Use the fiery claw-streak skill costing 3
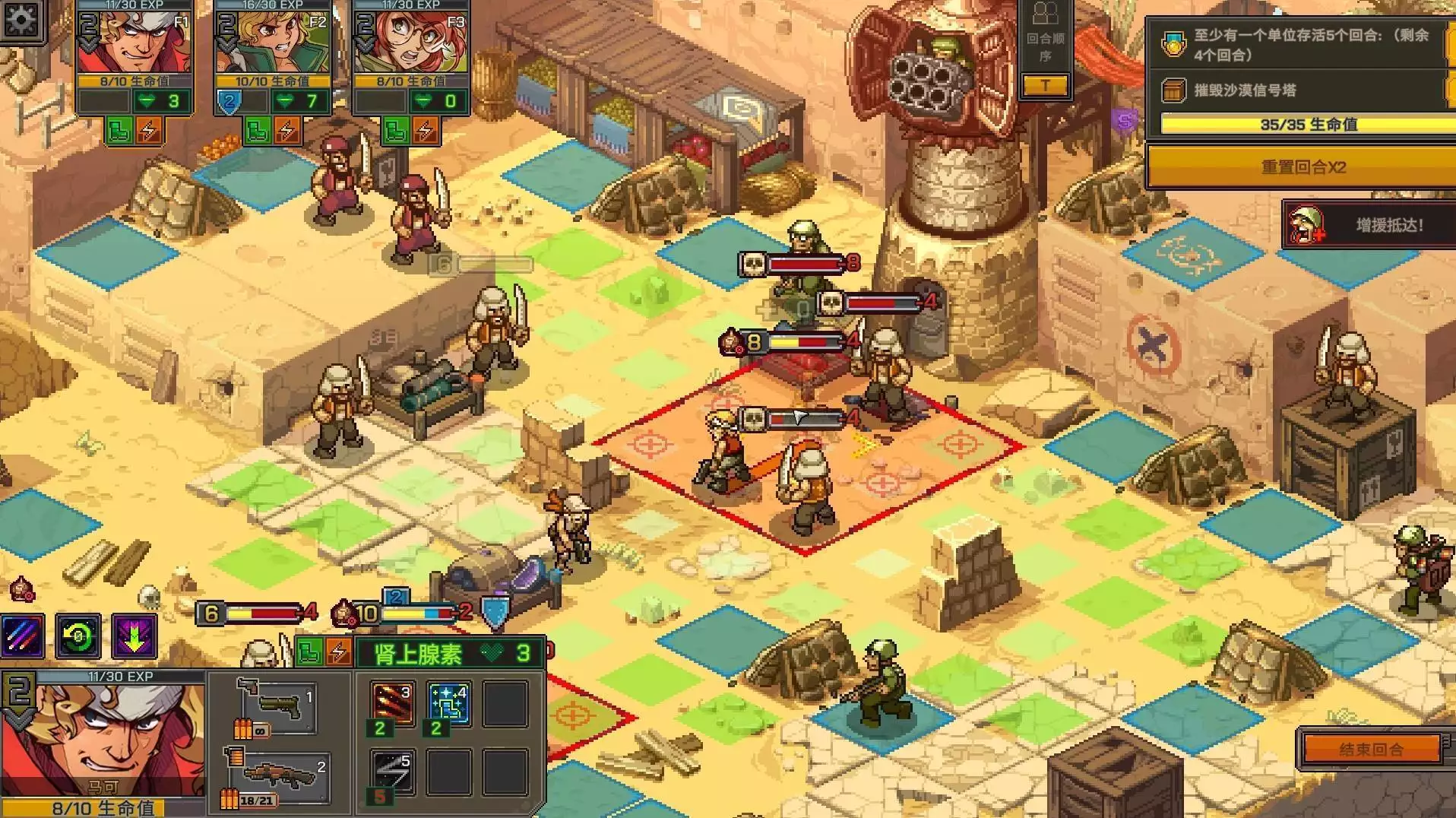This screenshot has height=818, width=1456. (392, 705)
